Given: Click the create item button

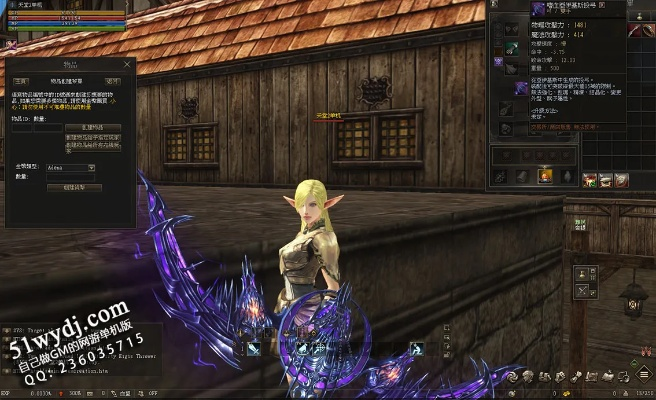Looking at the screenshot, I should coord(93,128).
